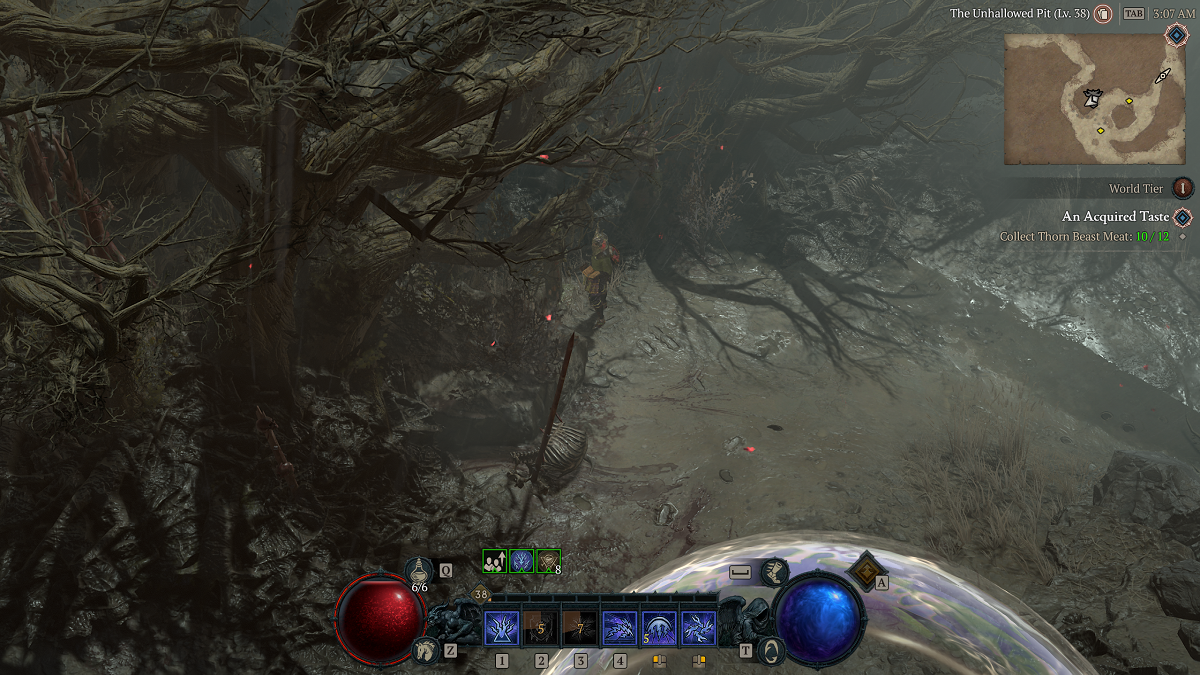
Task: Select the blue lightning buff icon
Action: (521, 562)
